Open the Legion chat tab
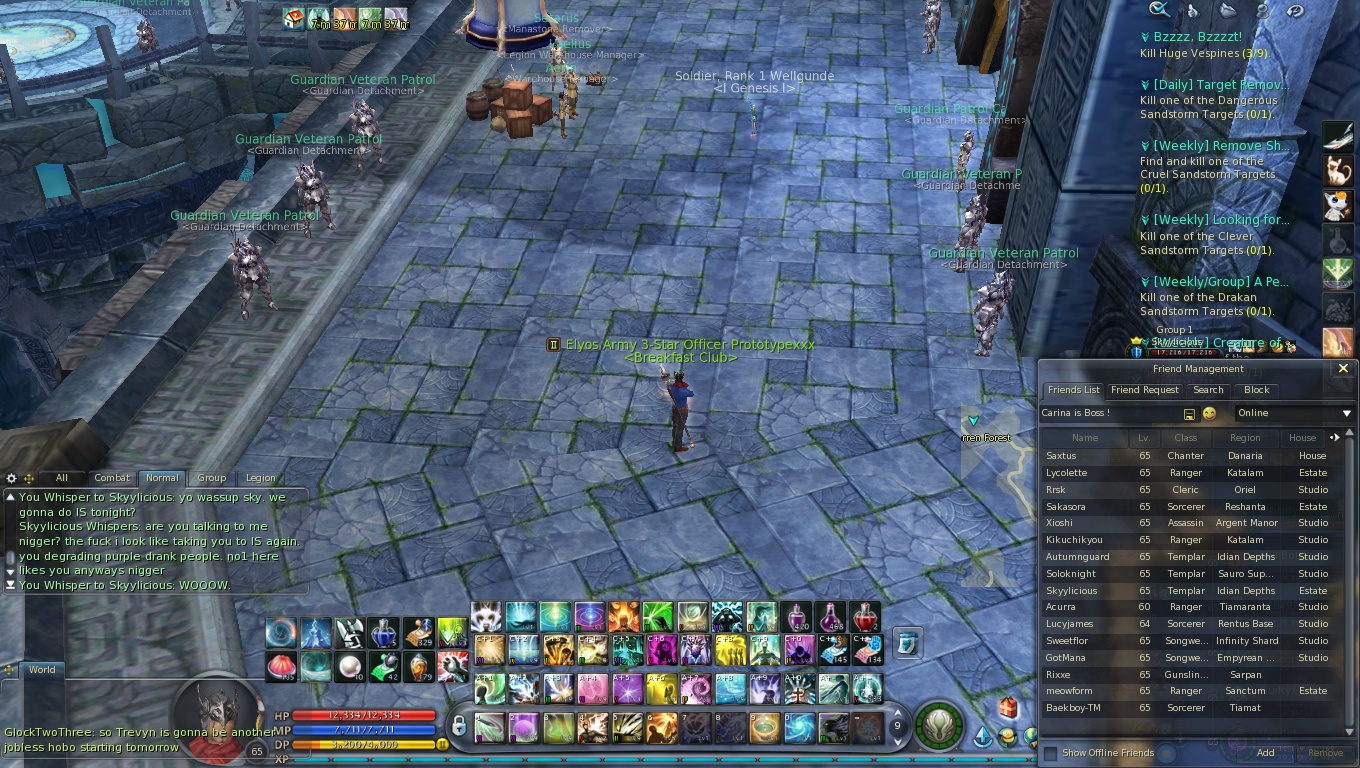Screen dimensions: 1360x768 pos(260,478)
